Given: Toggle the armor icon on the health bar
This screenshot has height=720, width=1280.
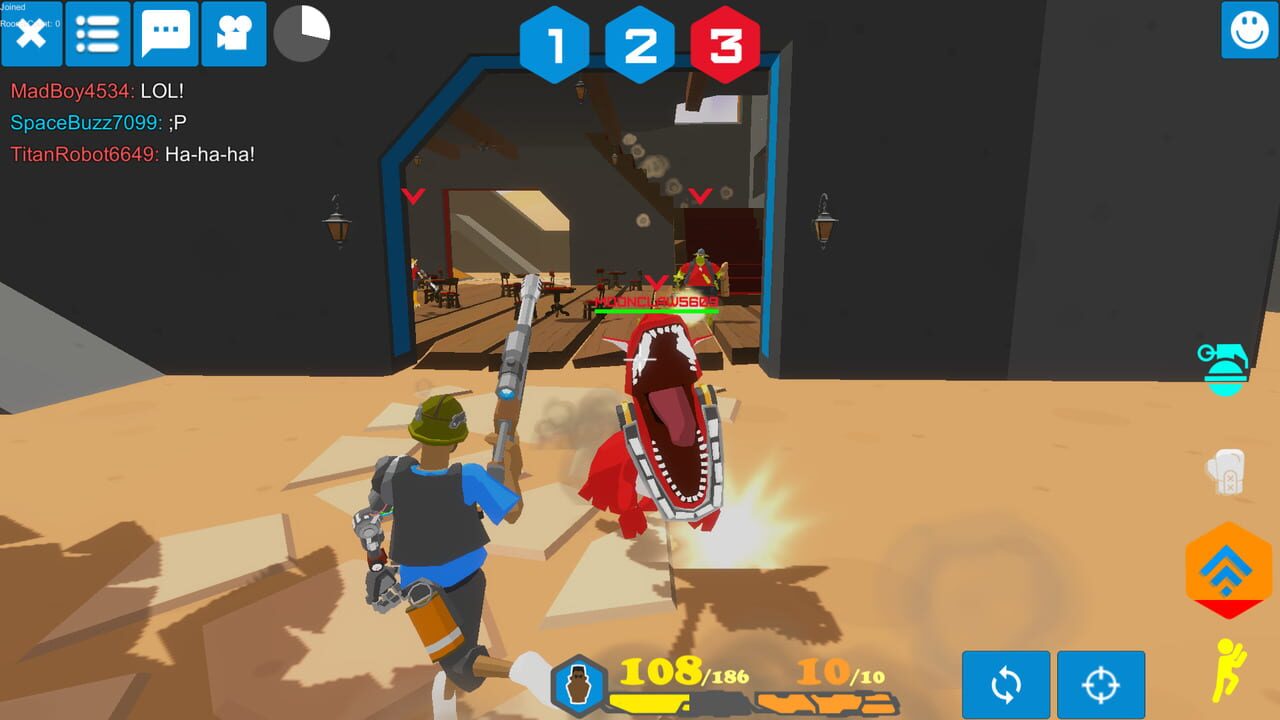Looking at the screenshot, I should 577,677.
